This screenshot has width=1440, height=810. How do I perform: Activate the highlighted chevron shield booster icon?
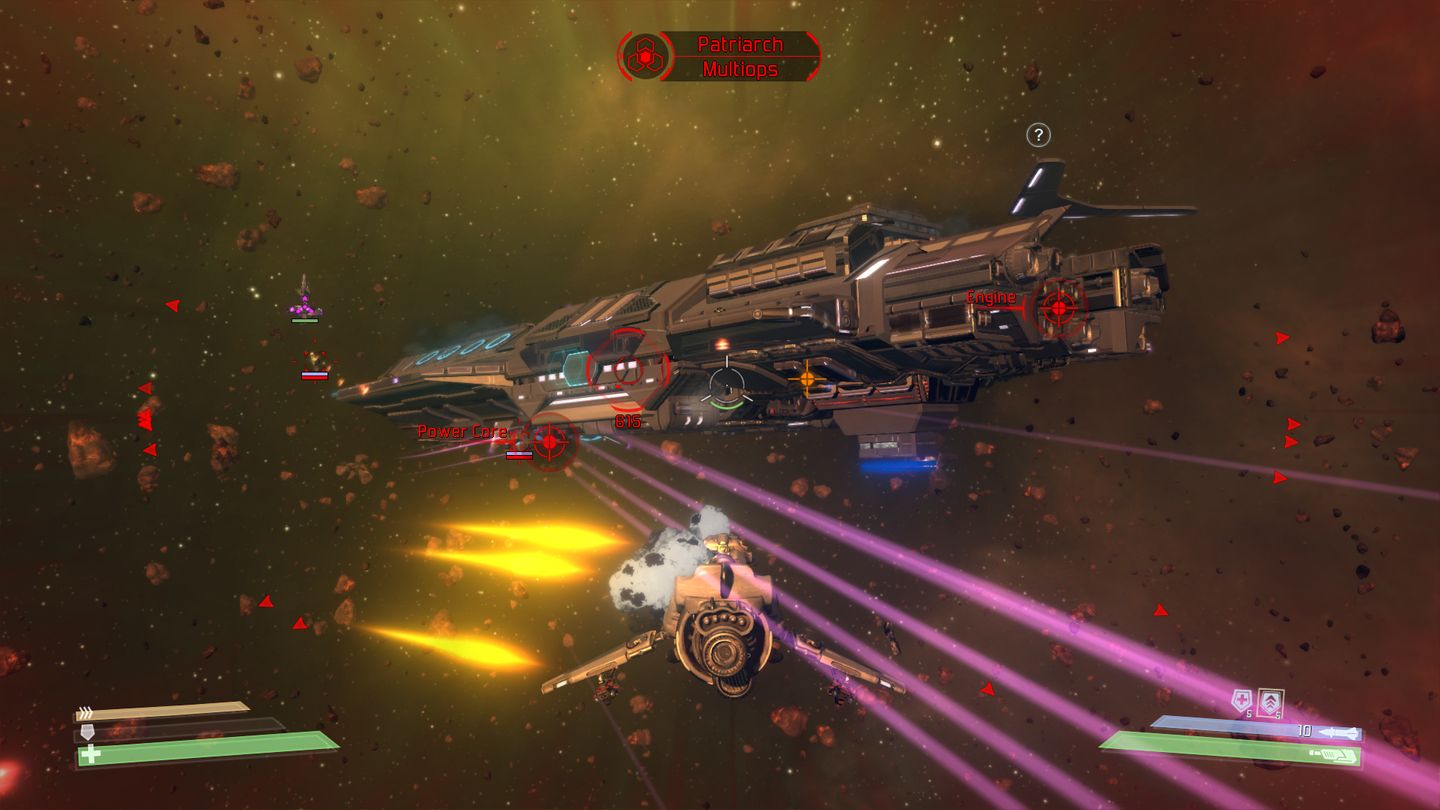point(1270,700)
